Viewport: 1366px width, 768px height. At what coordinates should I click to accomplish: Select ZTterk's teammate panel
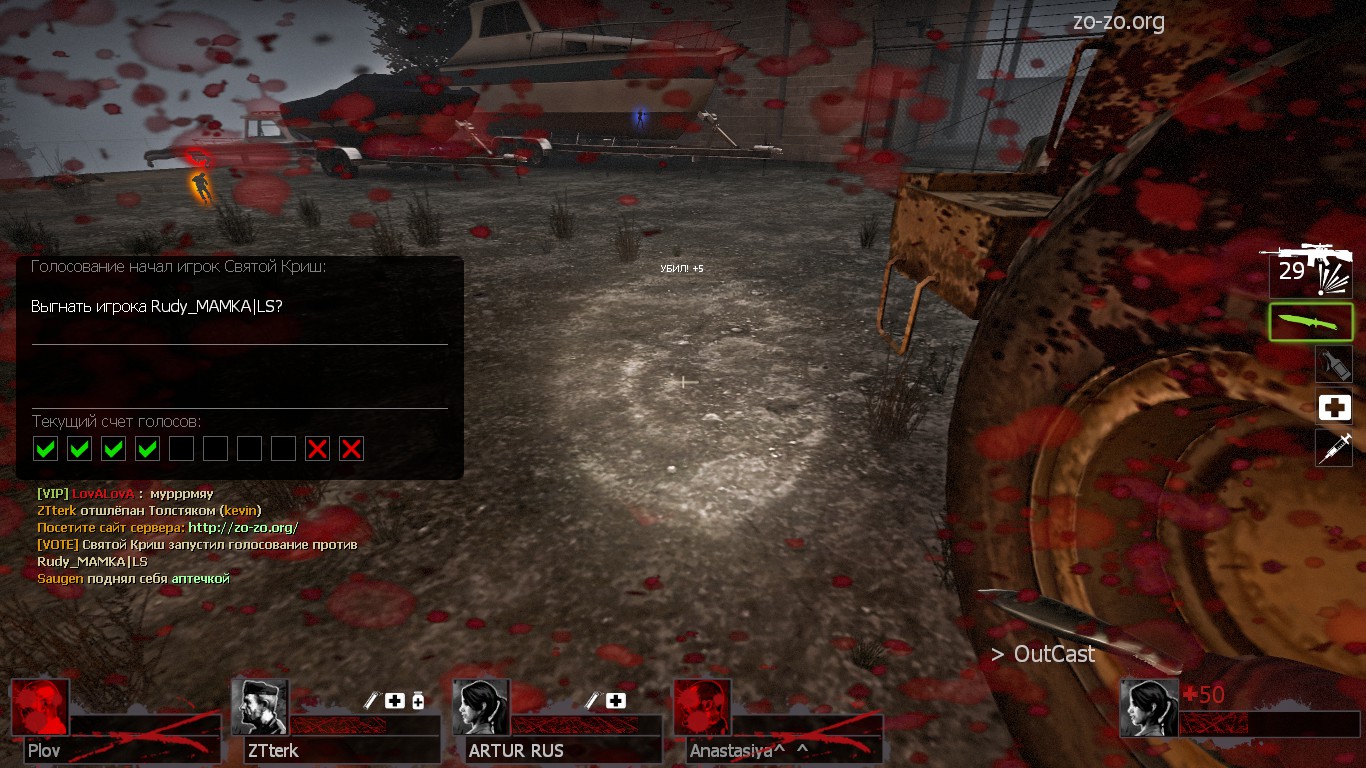click(x=260, y=708)
